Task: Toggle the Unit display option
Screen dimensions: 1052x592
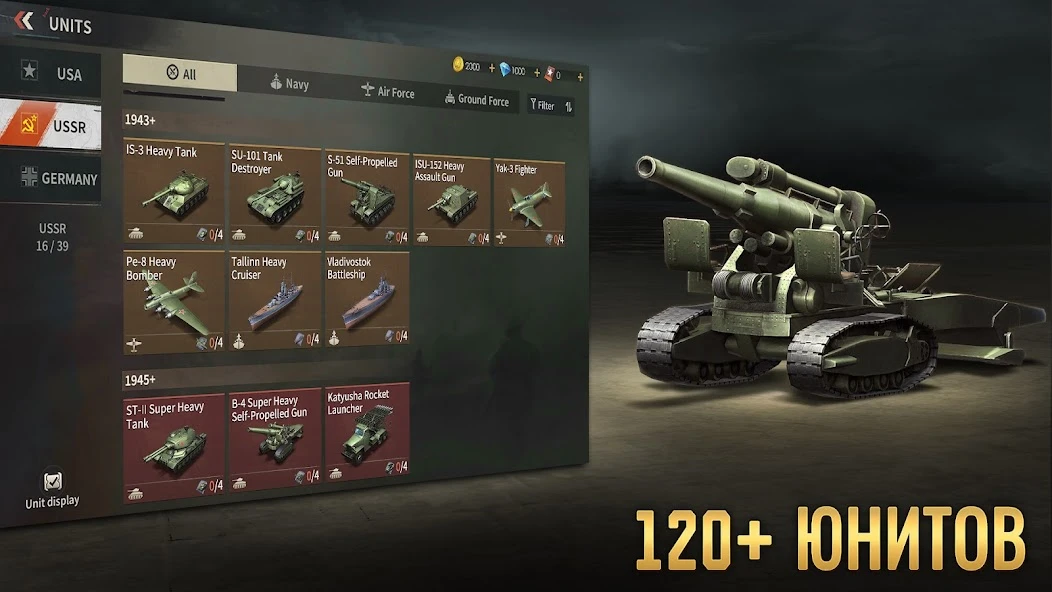Action: tap(52, 488)
